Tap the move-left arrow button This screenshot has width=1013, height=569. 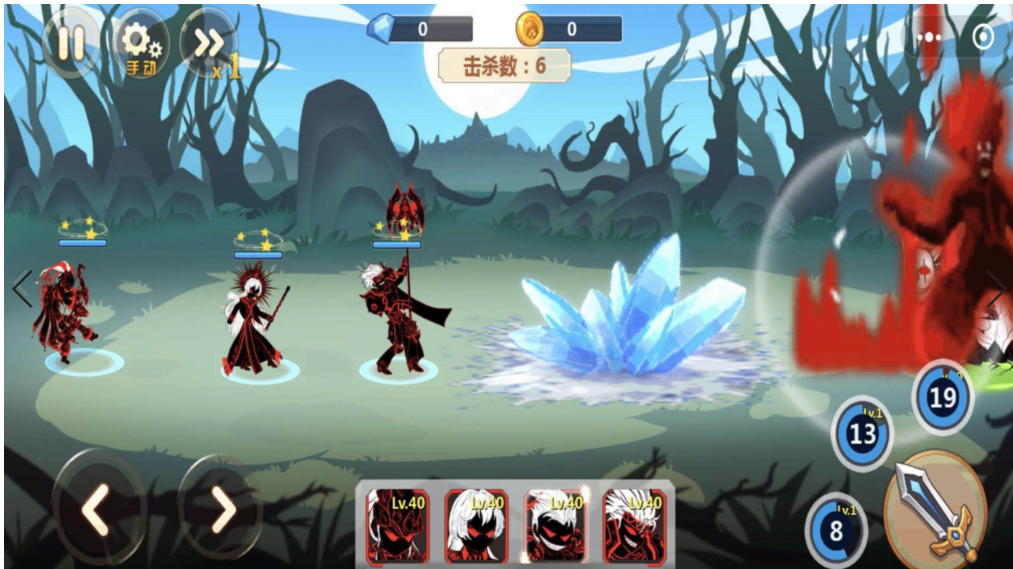click(x=95, y=510)
